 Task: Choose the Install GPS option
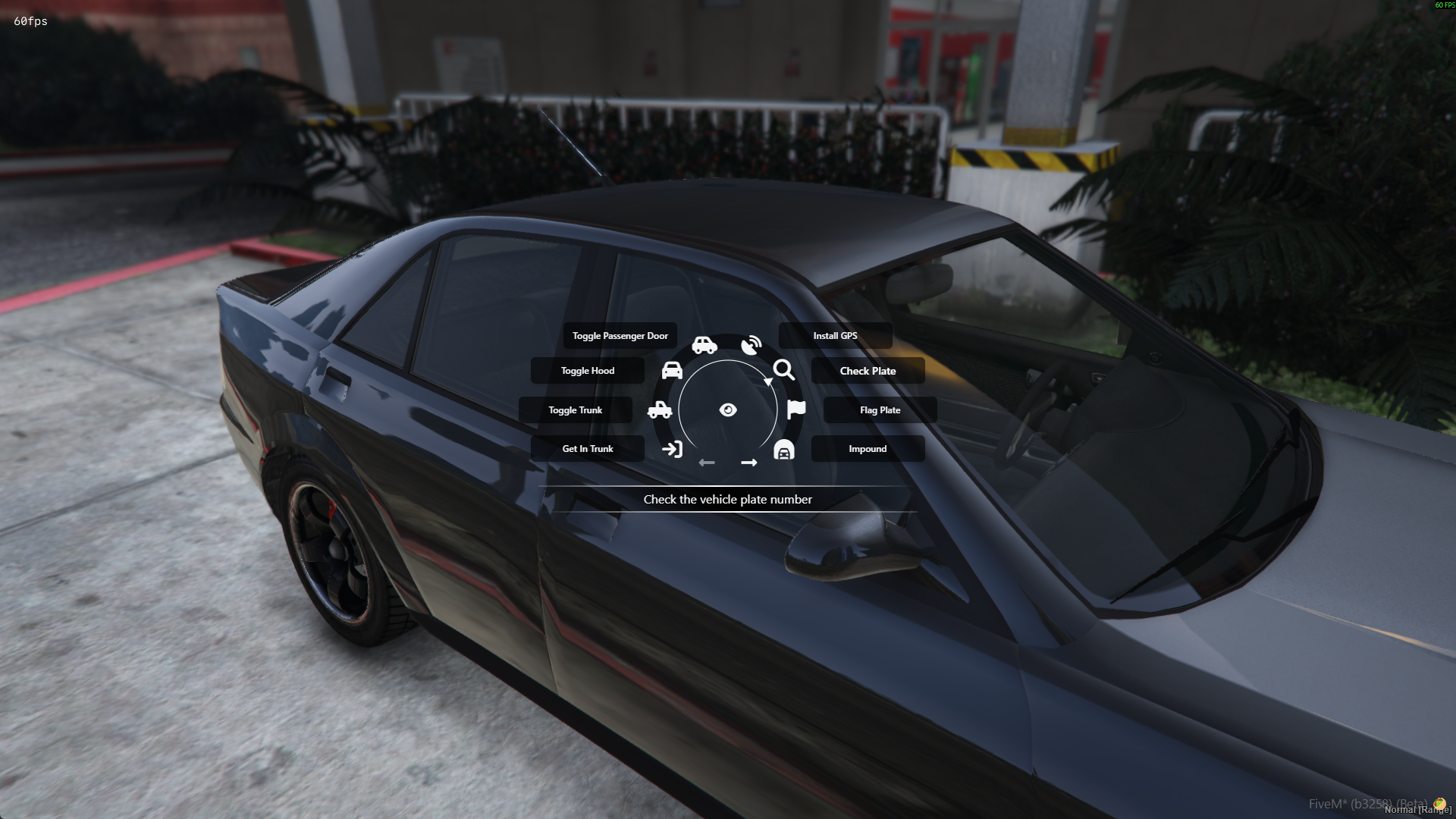[835, 336]
